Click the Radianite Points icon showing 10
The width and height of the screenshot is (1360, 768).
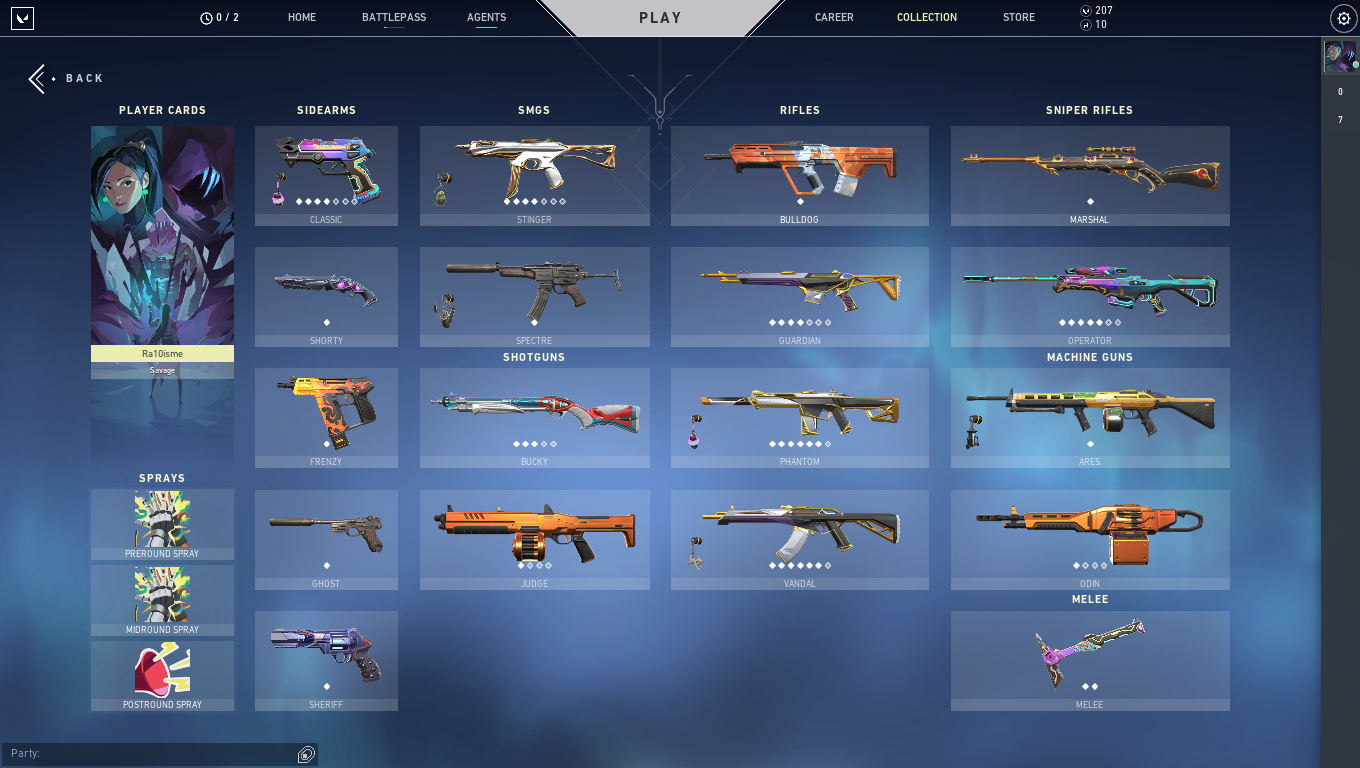(x=1087, y=24)
